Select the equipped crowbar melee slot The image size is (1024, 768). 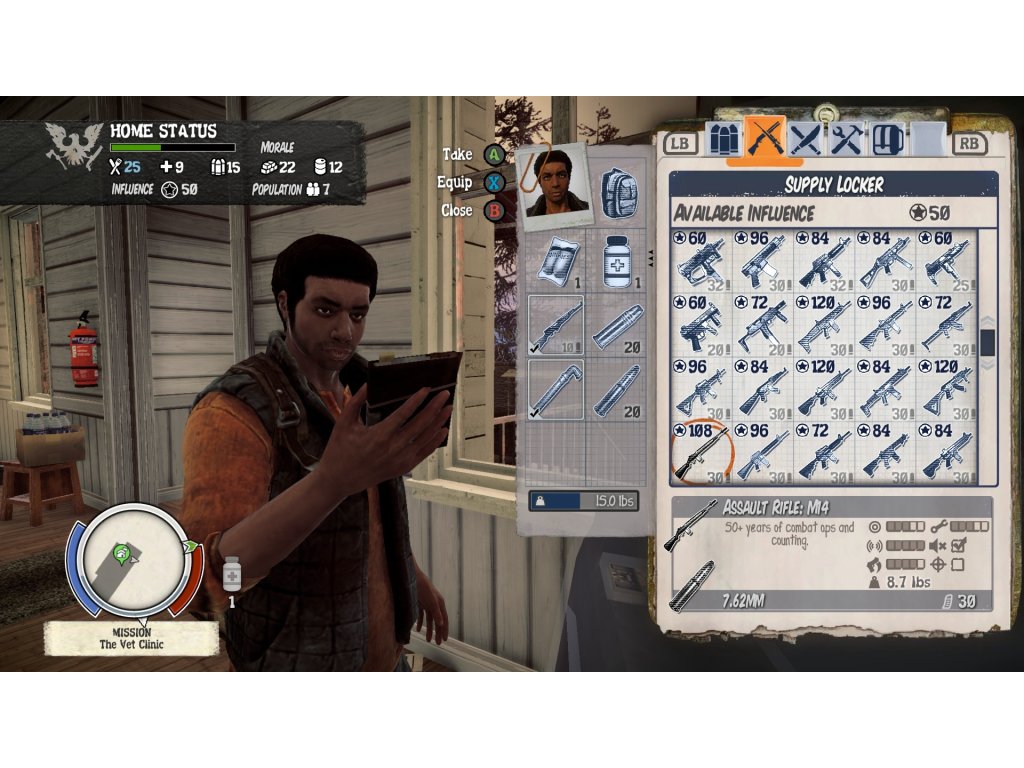[555, 390]
